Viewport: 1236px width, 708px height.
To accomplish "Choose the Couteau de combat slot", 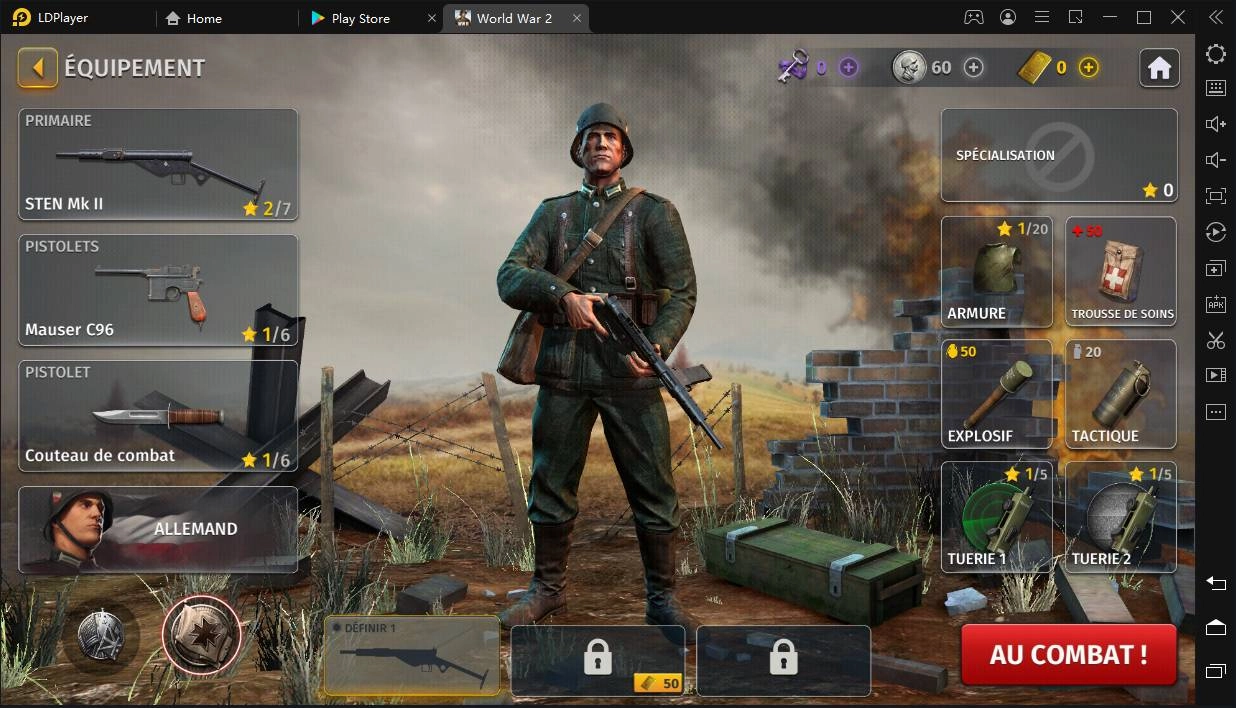I will click(x=158, y=415).
